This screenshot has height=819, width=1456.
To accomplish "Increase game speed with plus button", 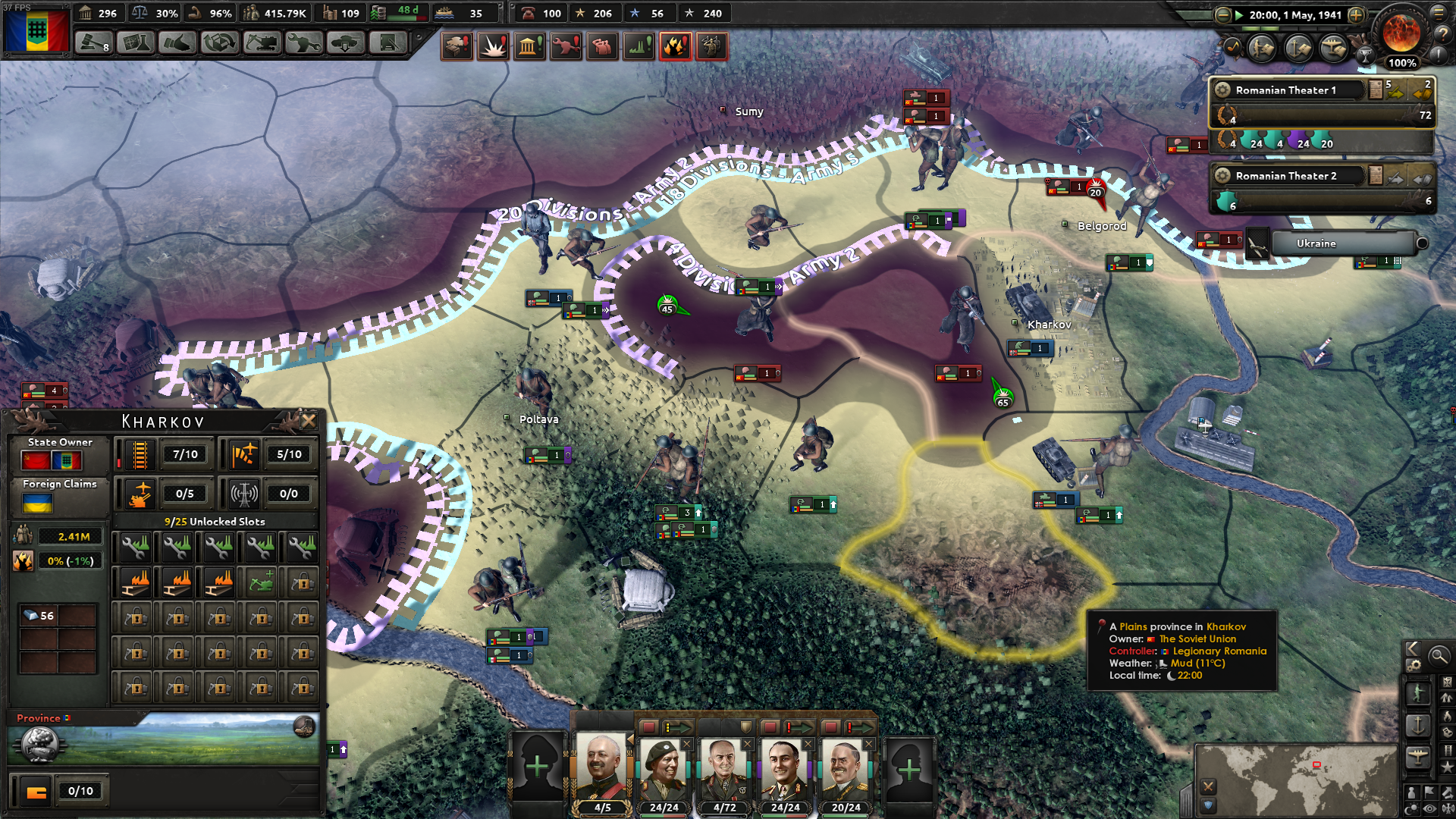I will 1357,15.
